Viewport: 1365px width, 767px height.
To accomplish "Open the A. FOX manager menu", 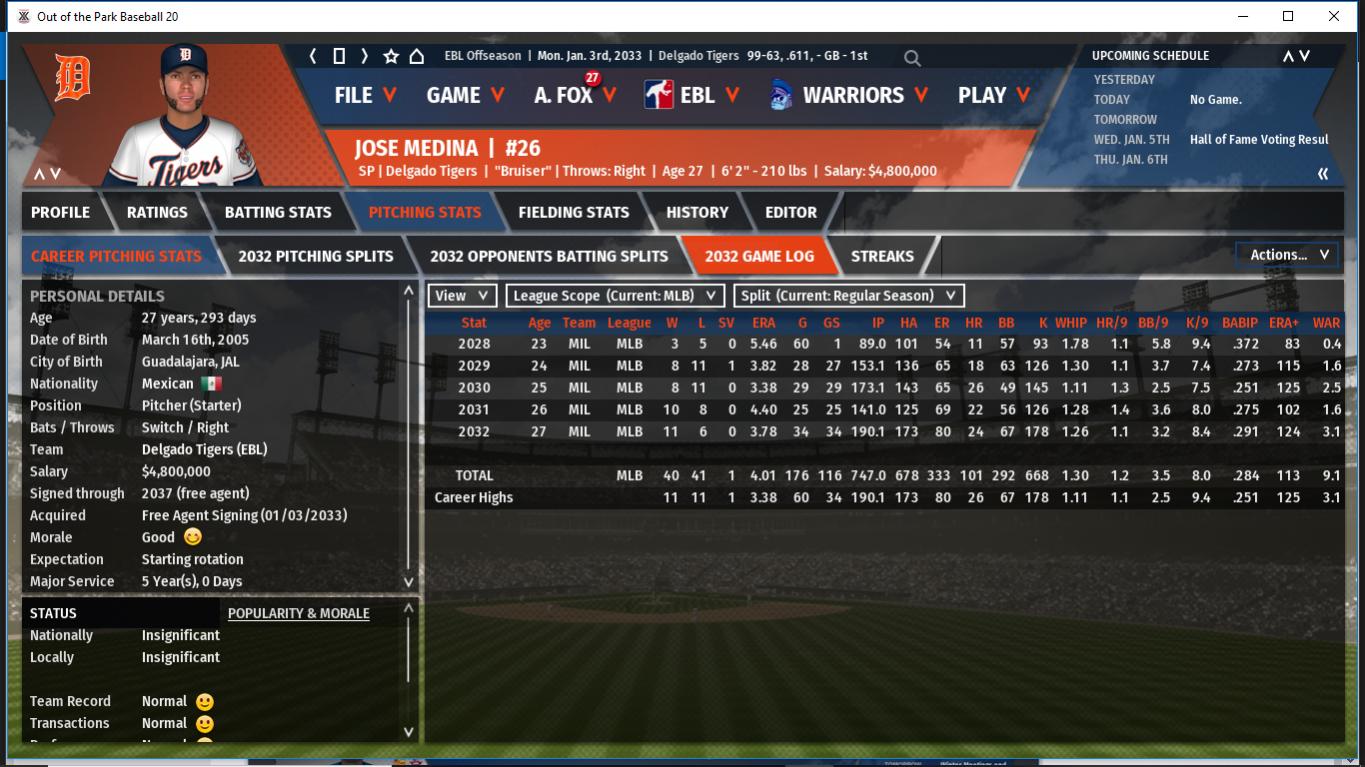I will click(x=574, y=95).
